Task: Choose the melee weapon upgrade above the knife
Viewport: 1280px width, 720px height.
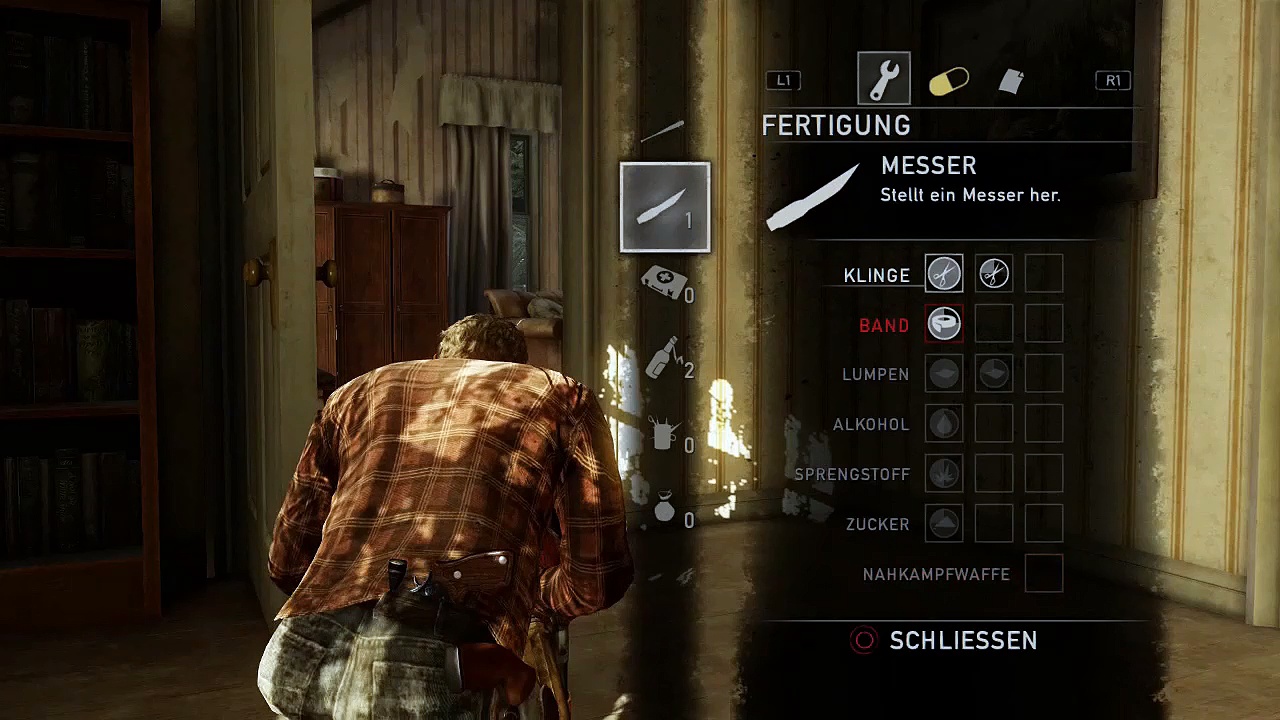Action: pos(662,132)
